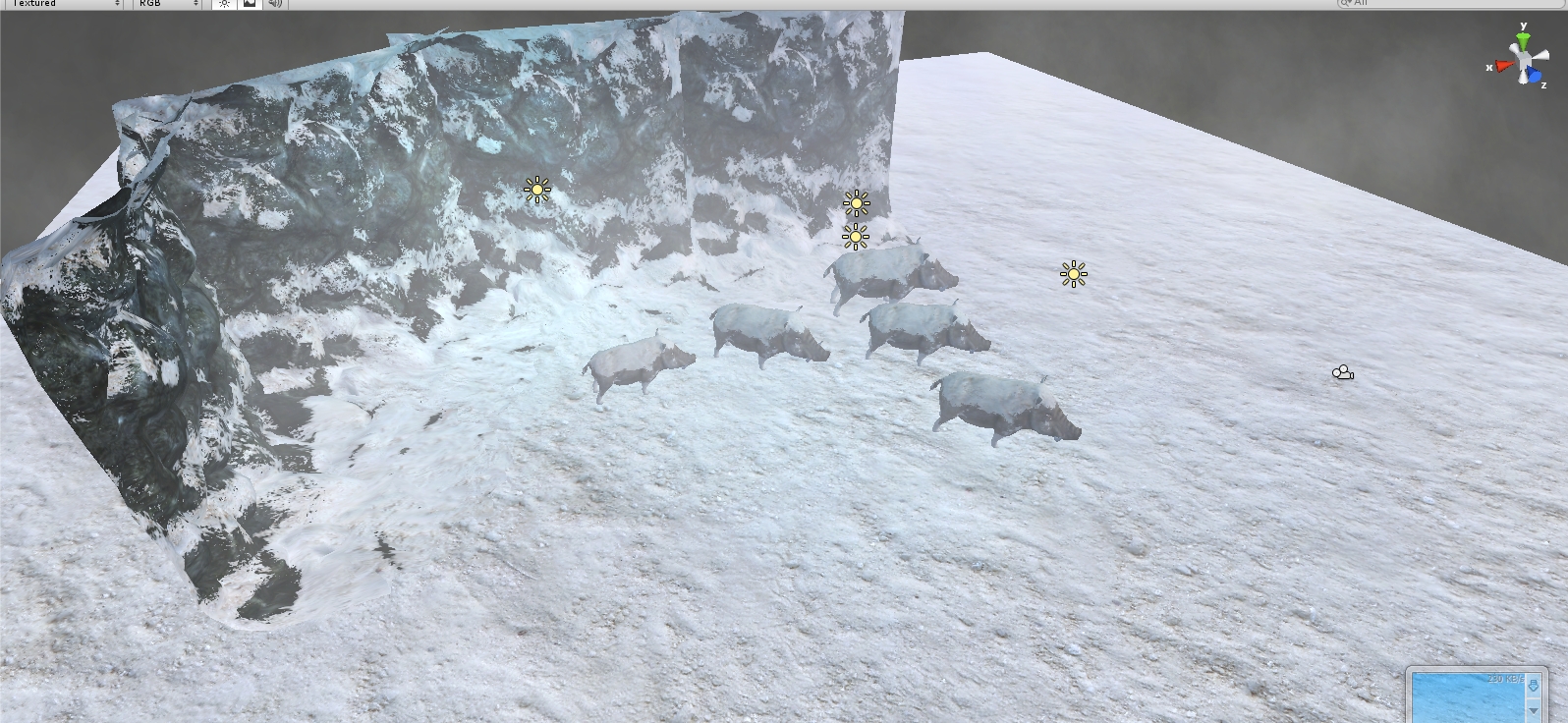Screen dimensions: 1568x723
Task: Click the speed widget's small down triangle
Action: click(1534, 710)
